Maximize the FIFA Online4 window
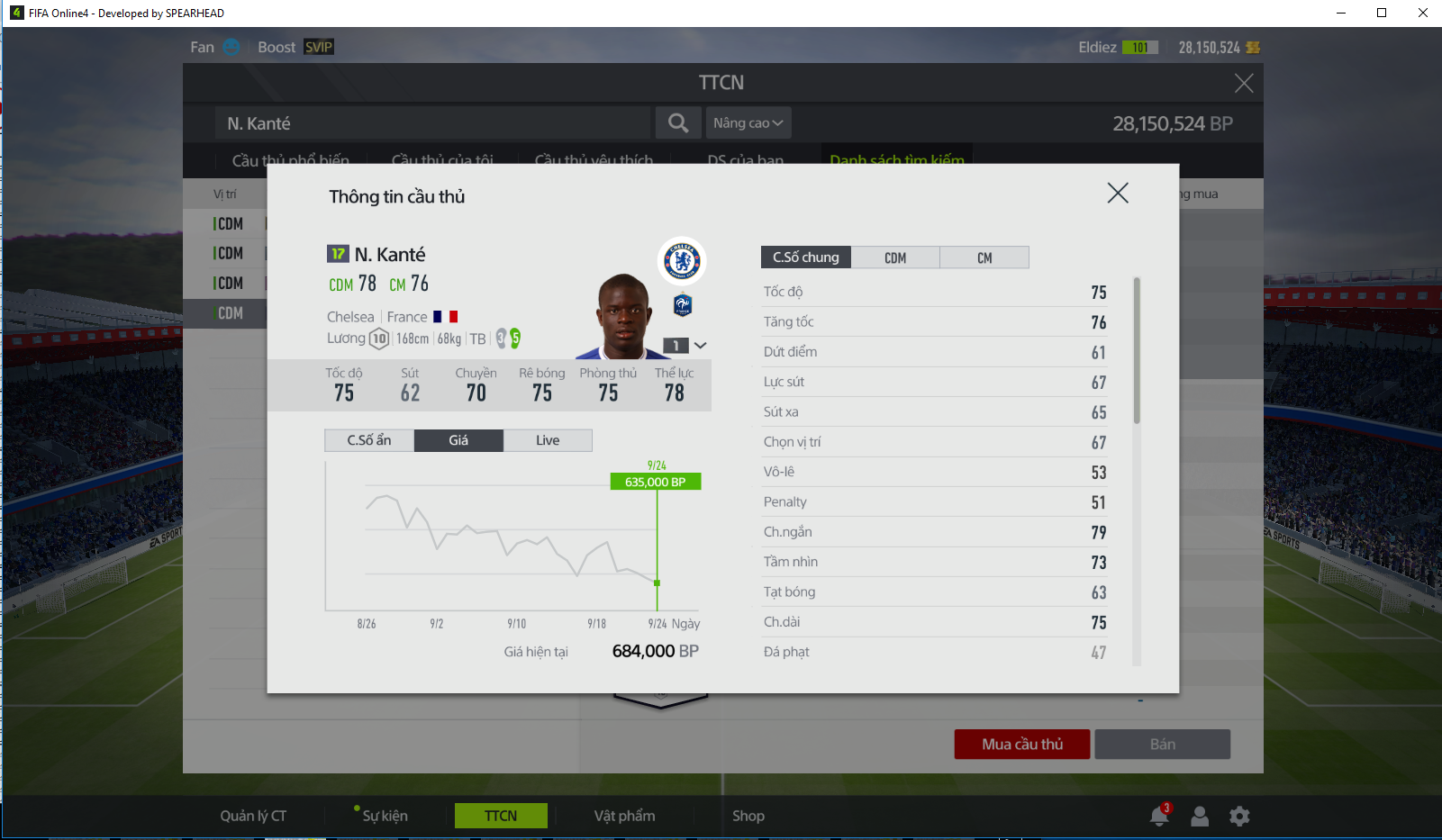This screenshot has height=840, width=1442. click(x=1382, y=13)
